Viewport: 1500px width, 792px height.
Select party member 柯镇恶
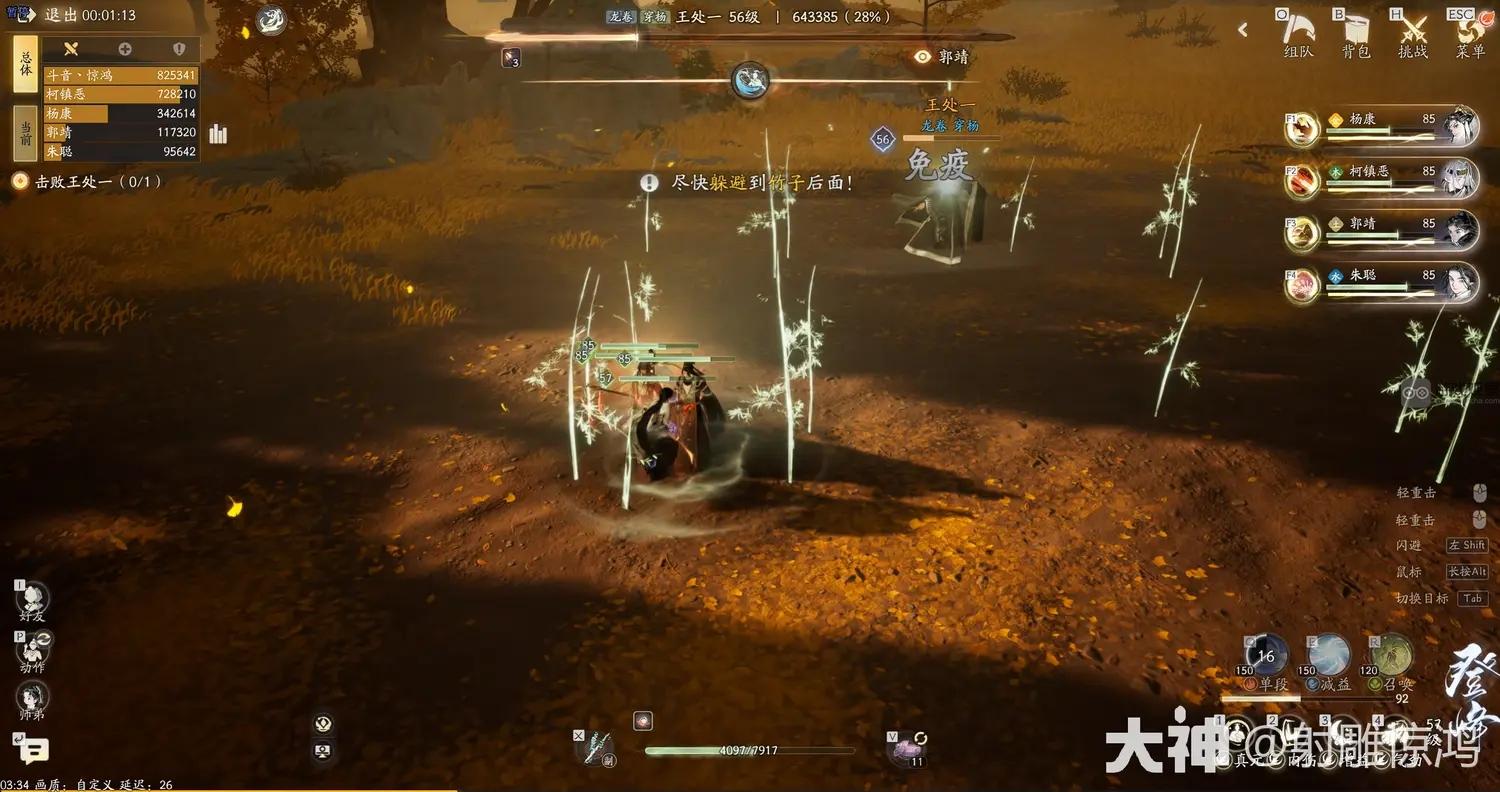1385,178
